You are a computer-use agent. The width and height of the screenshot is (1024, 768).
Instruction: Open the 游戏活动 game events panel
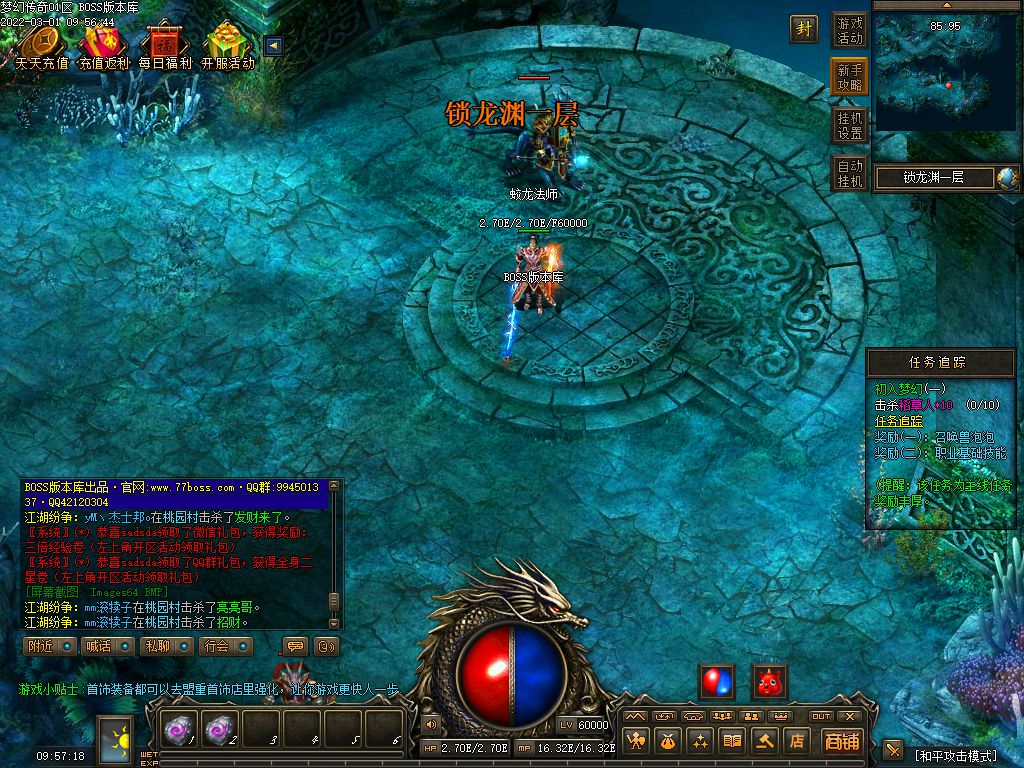click(850, 31)
